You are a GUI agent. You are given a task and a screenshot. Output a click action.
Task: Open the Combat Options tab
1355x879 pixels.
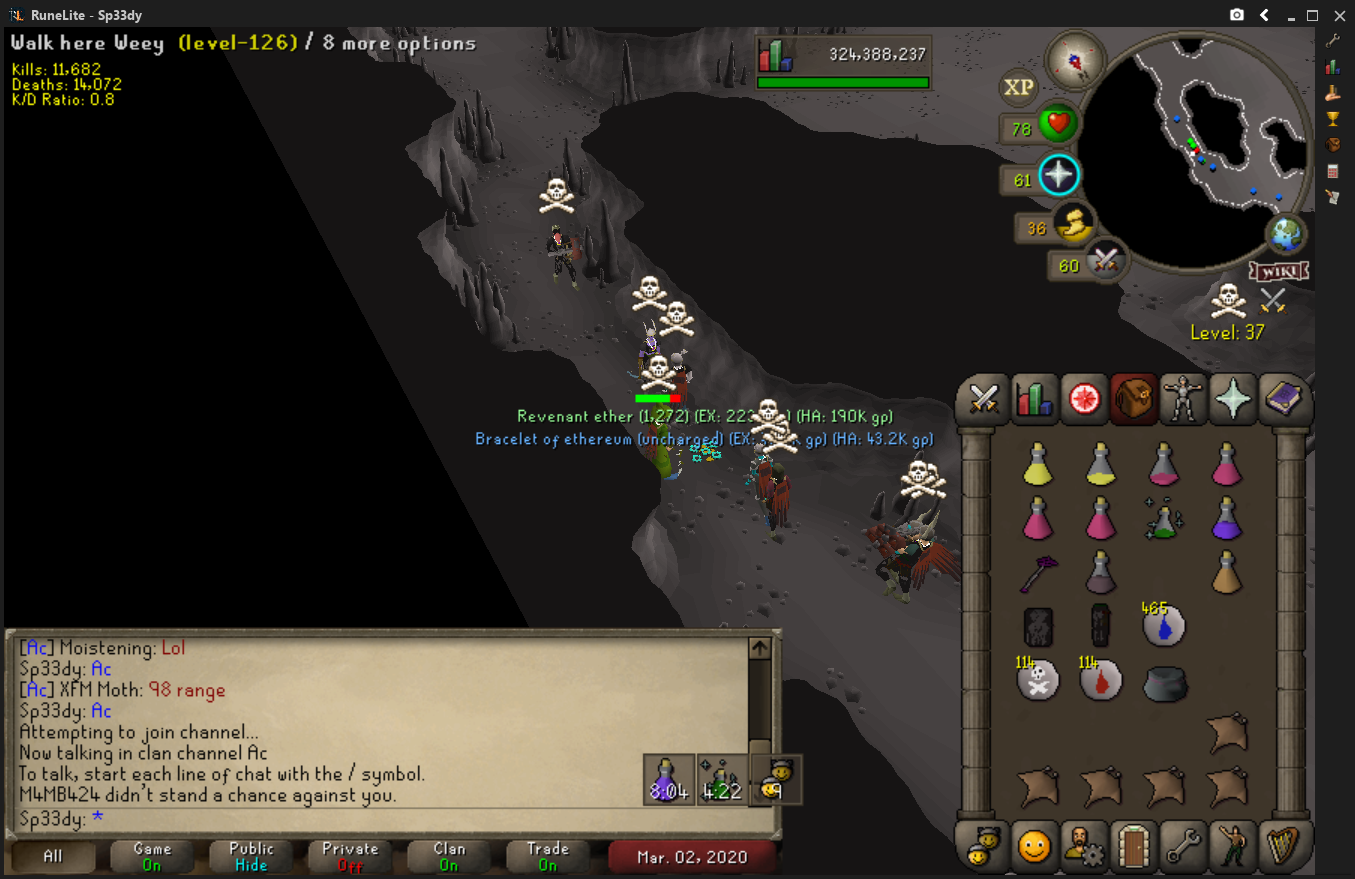pos(984,400)
